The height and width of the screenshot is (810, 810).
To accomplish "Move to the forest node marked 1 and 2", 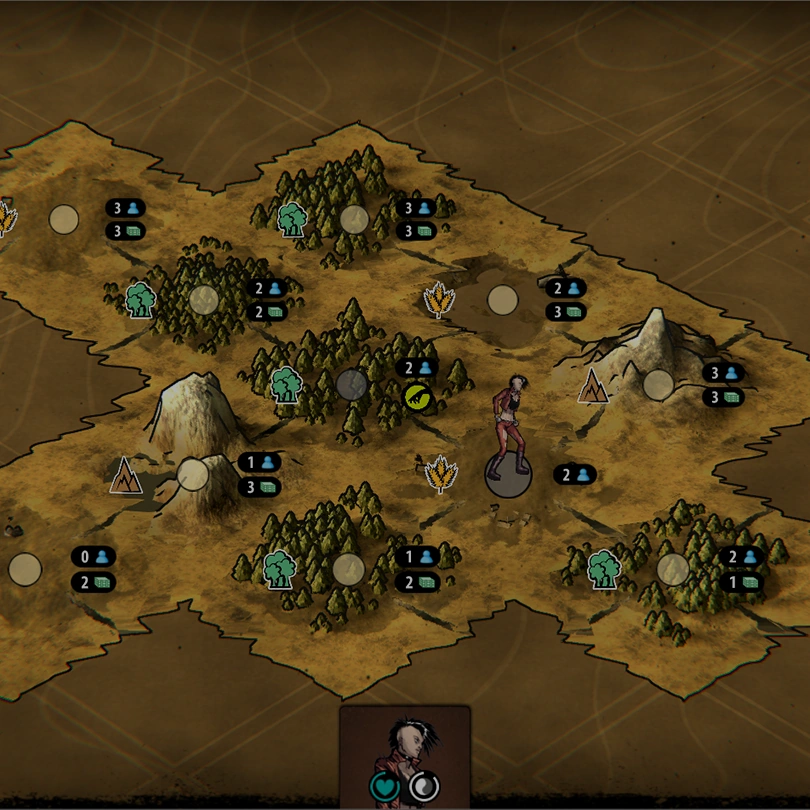I will 348,569.
